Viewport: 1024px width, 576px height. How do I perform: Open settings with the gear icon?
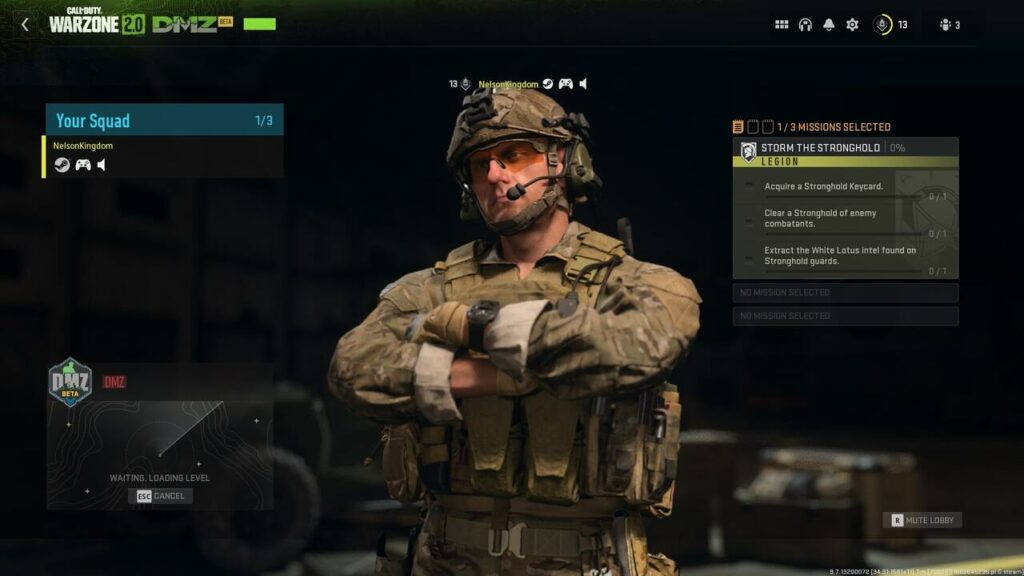pos(852,25)
